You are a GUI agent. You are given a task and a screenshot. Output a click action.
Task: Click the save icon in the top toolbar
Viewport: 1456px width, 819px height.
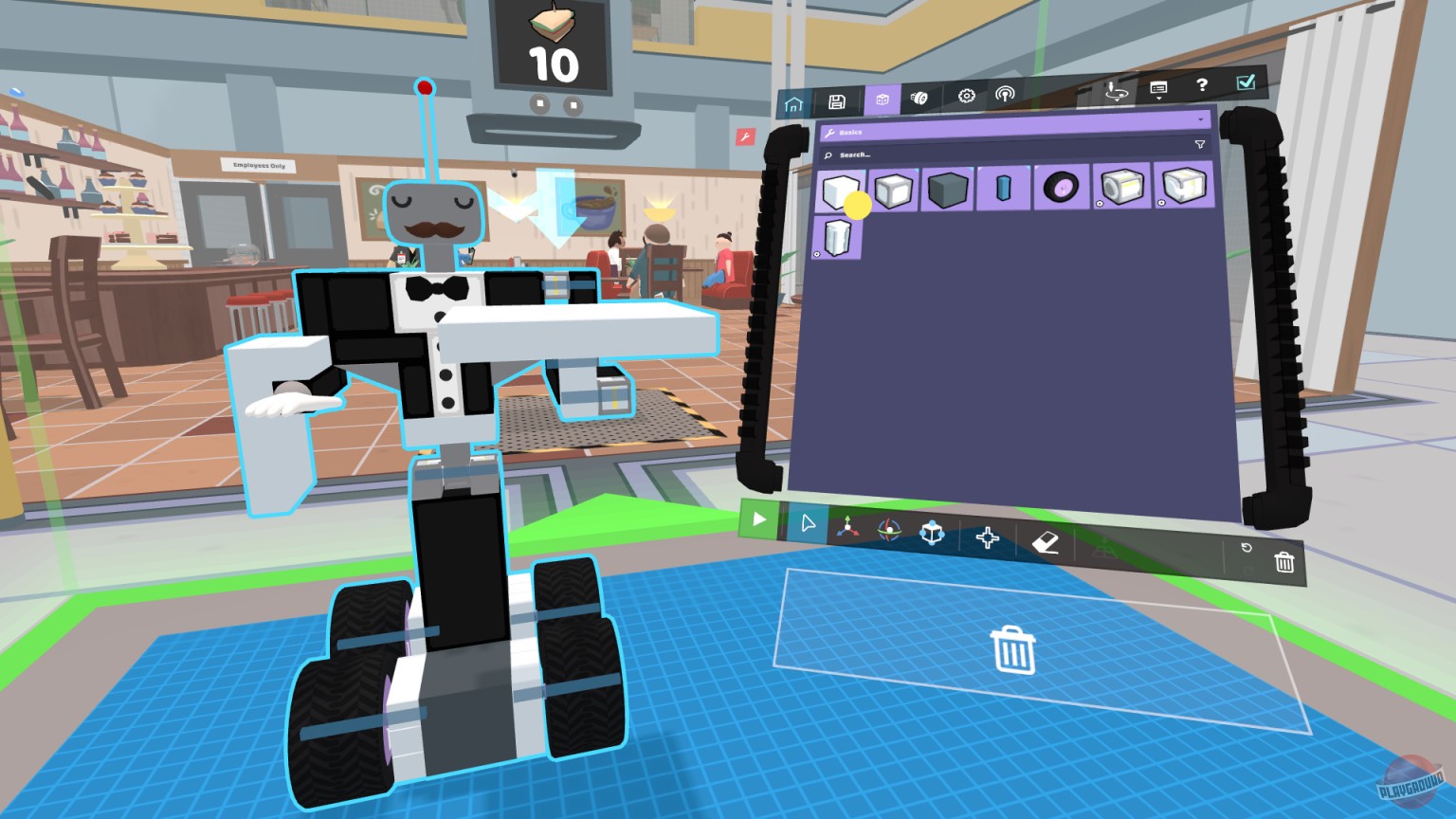click(x=837, y=99)
